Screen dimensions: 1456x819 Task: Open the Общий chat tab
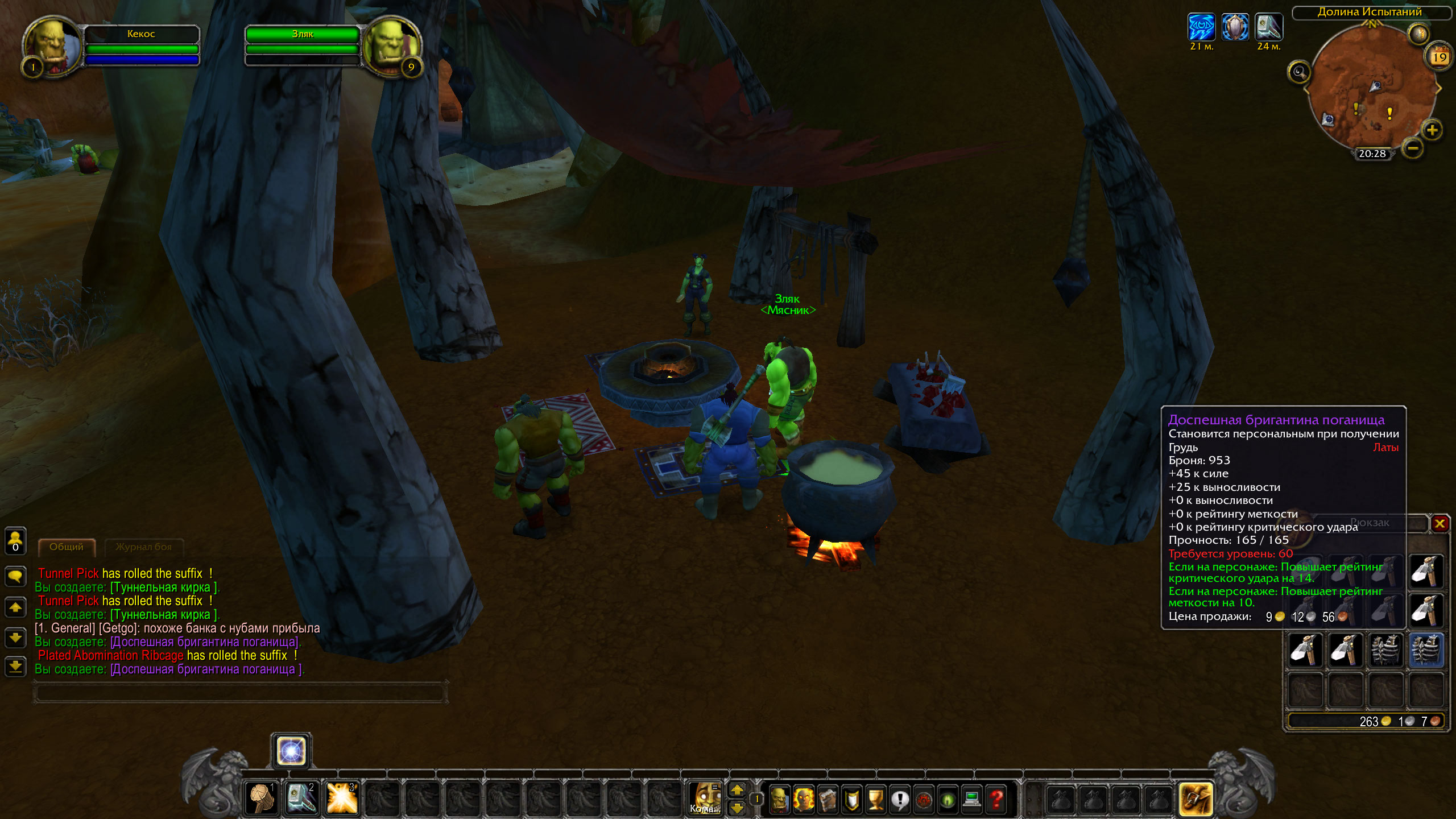coord(67,547)
